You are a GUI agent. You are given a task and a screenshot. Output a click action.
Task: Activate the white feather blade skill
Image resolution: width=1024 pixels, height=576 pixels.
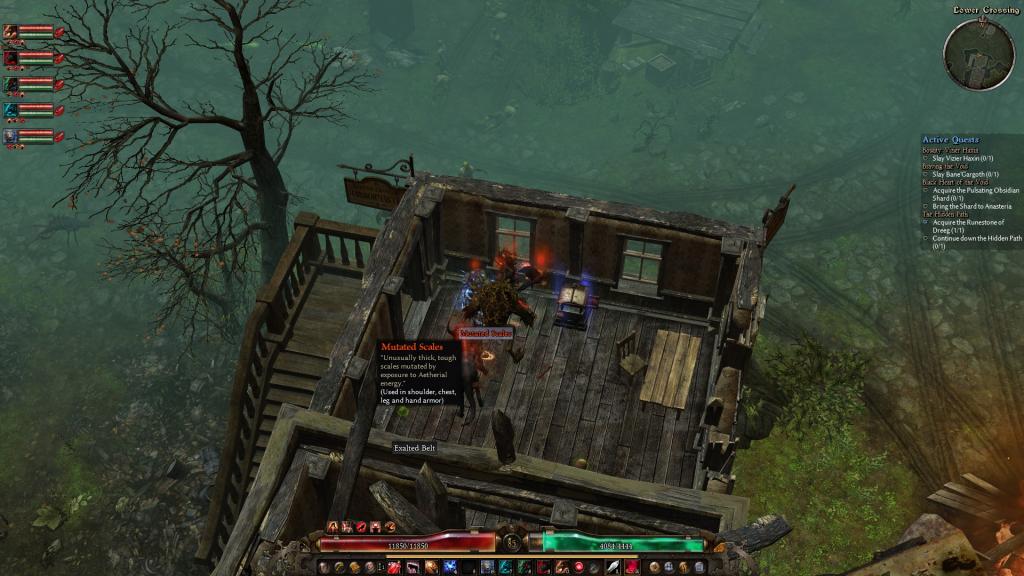[612, 567]
